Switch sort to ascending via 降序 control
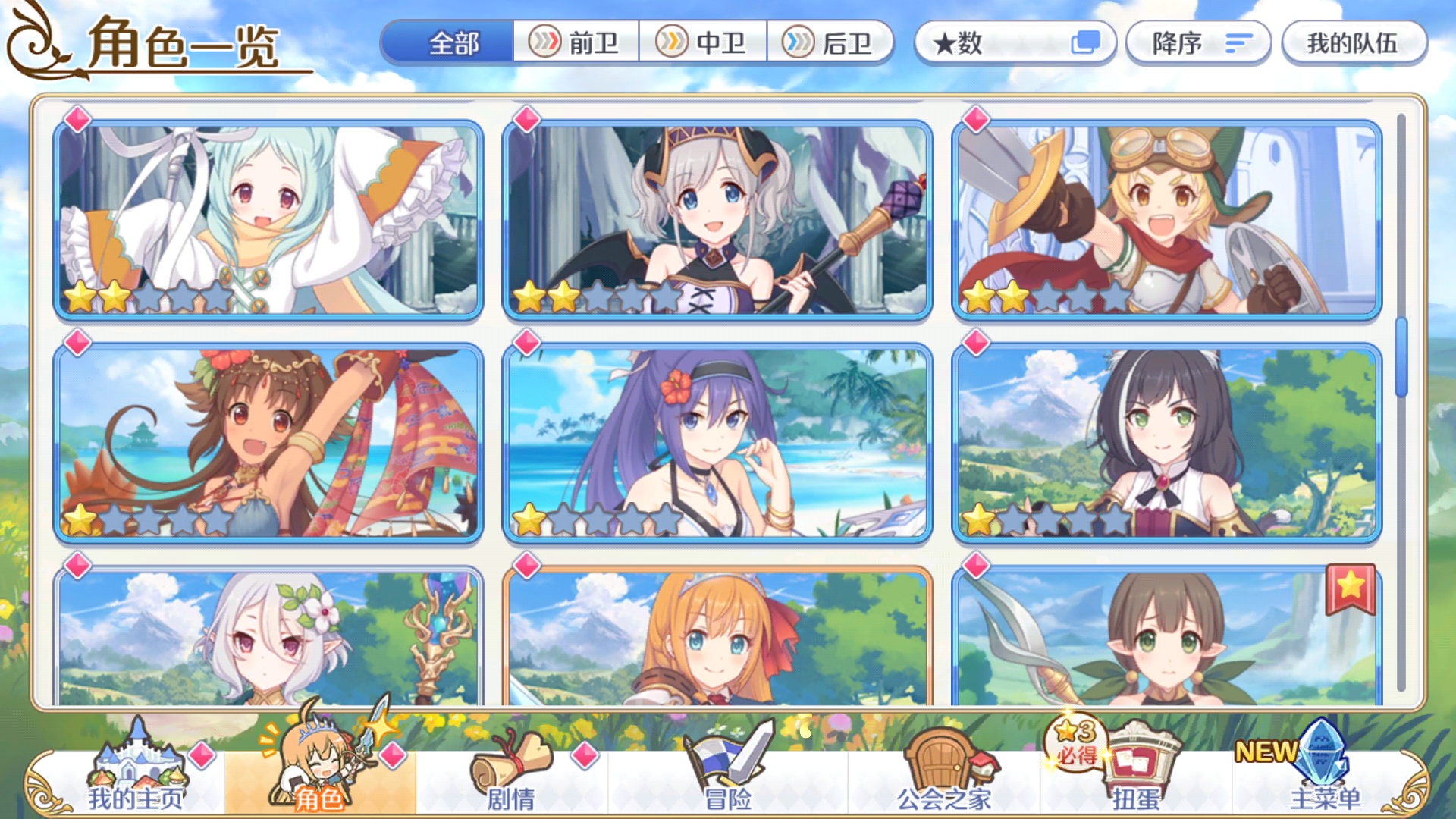1456x819 pixels. click(x=1197, y=43)
